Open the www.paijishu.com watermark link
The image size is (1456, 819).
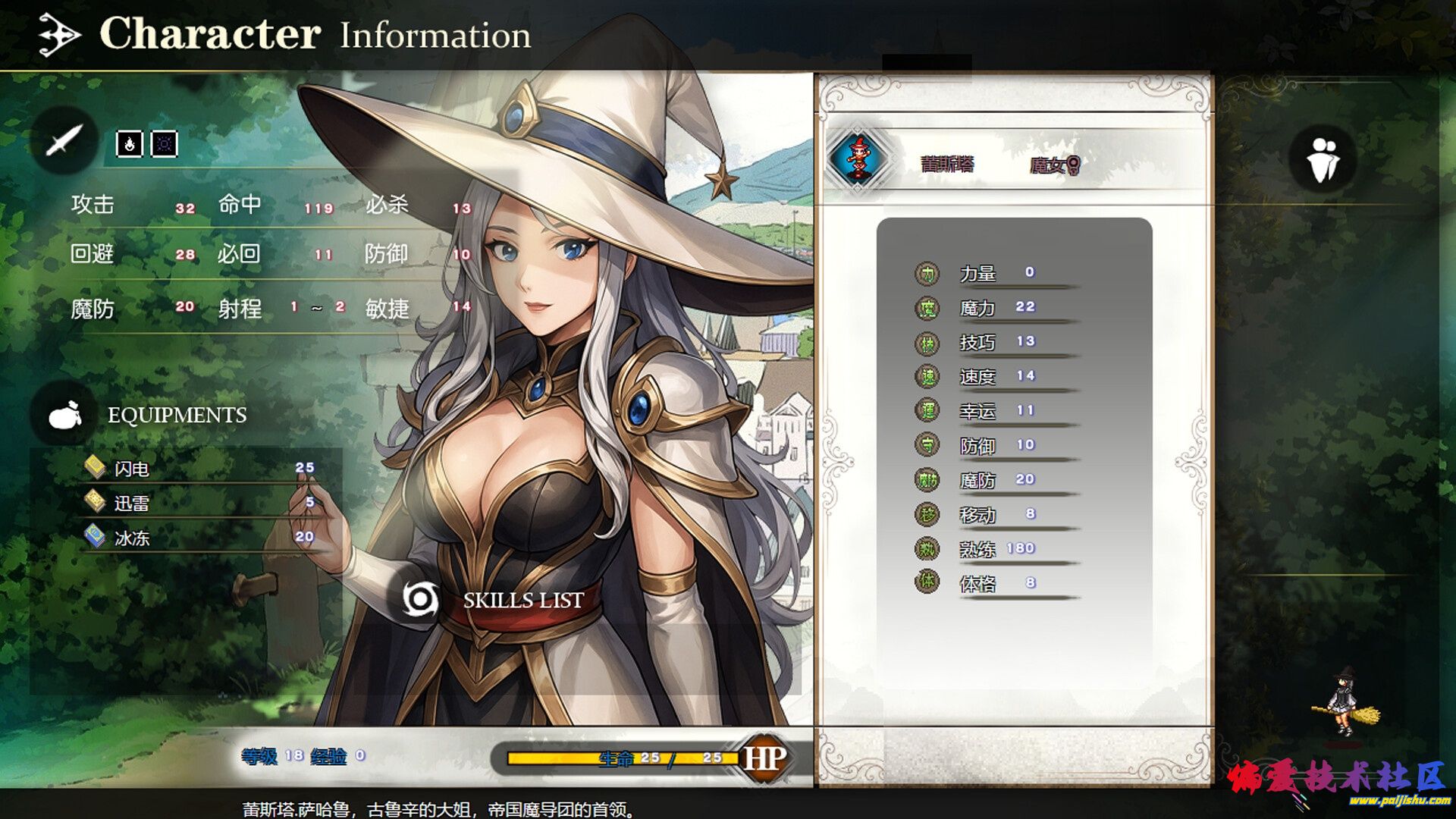(x=1399, y=800)
